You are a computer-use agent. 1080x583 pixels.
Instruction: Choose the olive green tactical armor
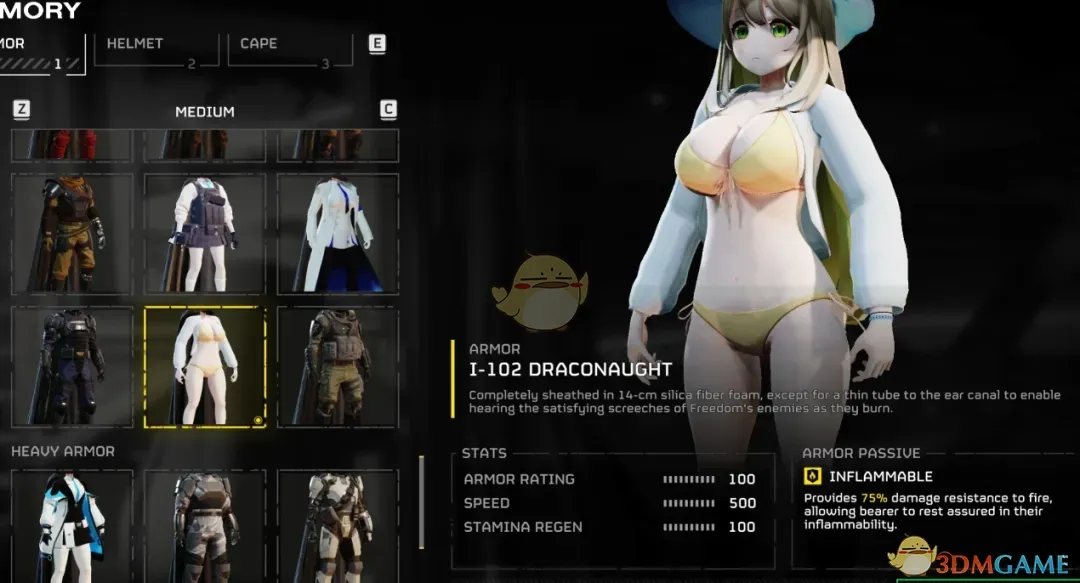tap(338, 367)
